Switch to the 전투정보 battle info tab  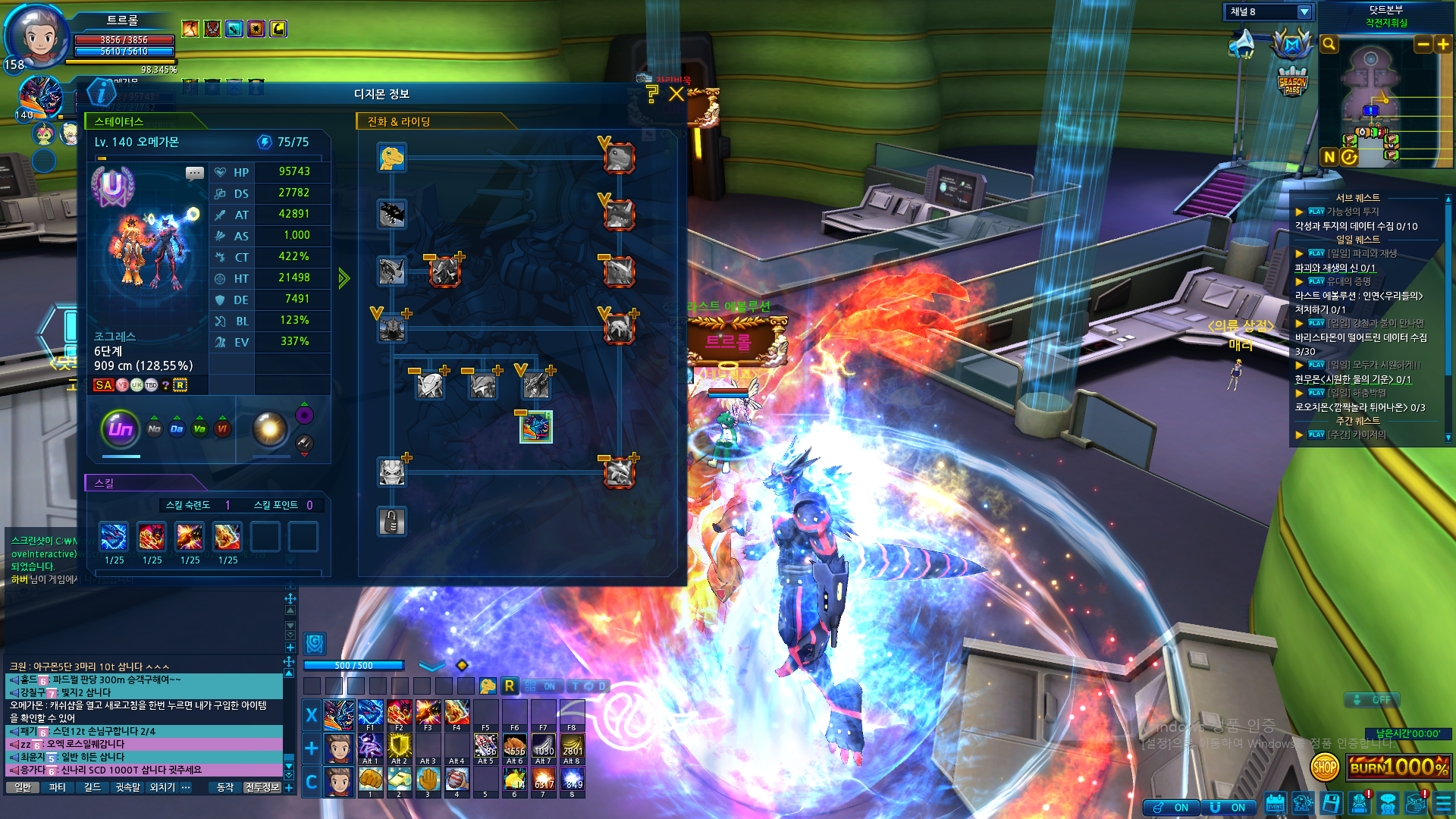tap(262, 788)
